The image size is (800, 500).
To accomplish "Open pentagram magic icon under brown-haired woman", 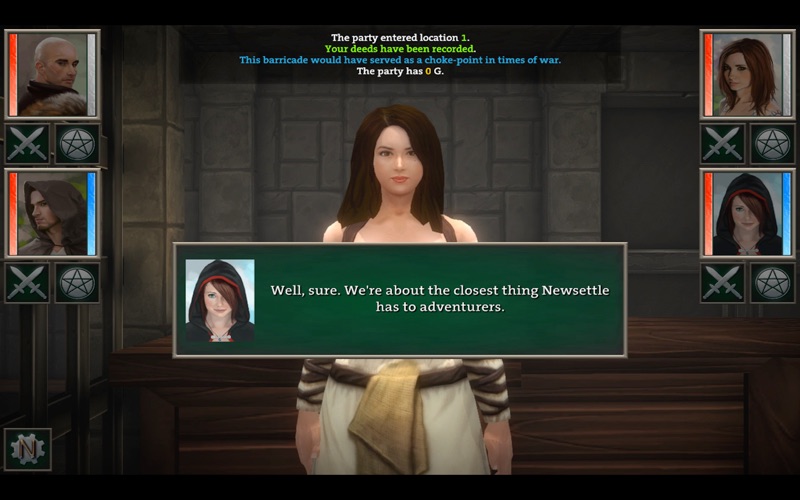I will (772, 144).
